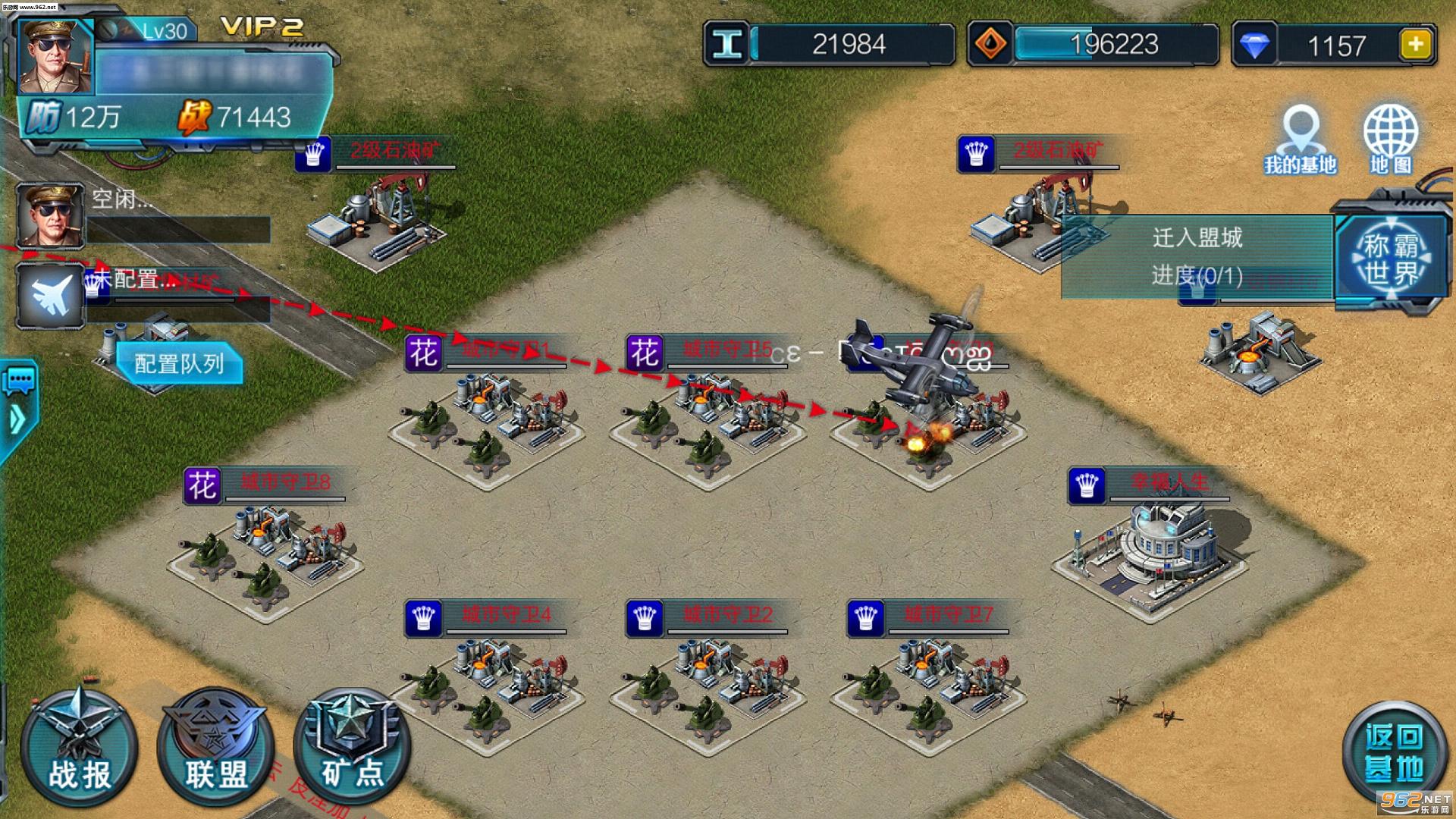Click 返回基地 to return to base

1394,752
